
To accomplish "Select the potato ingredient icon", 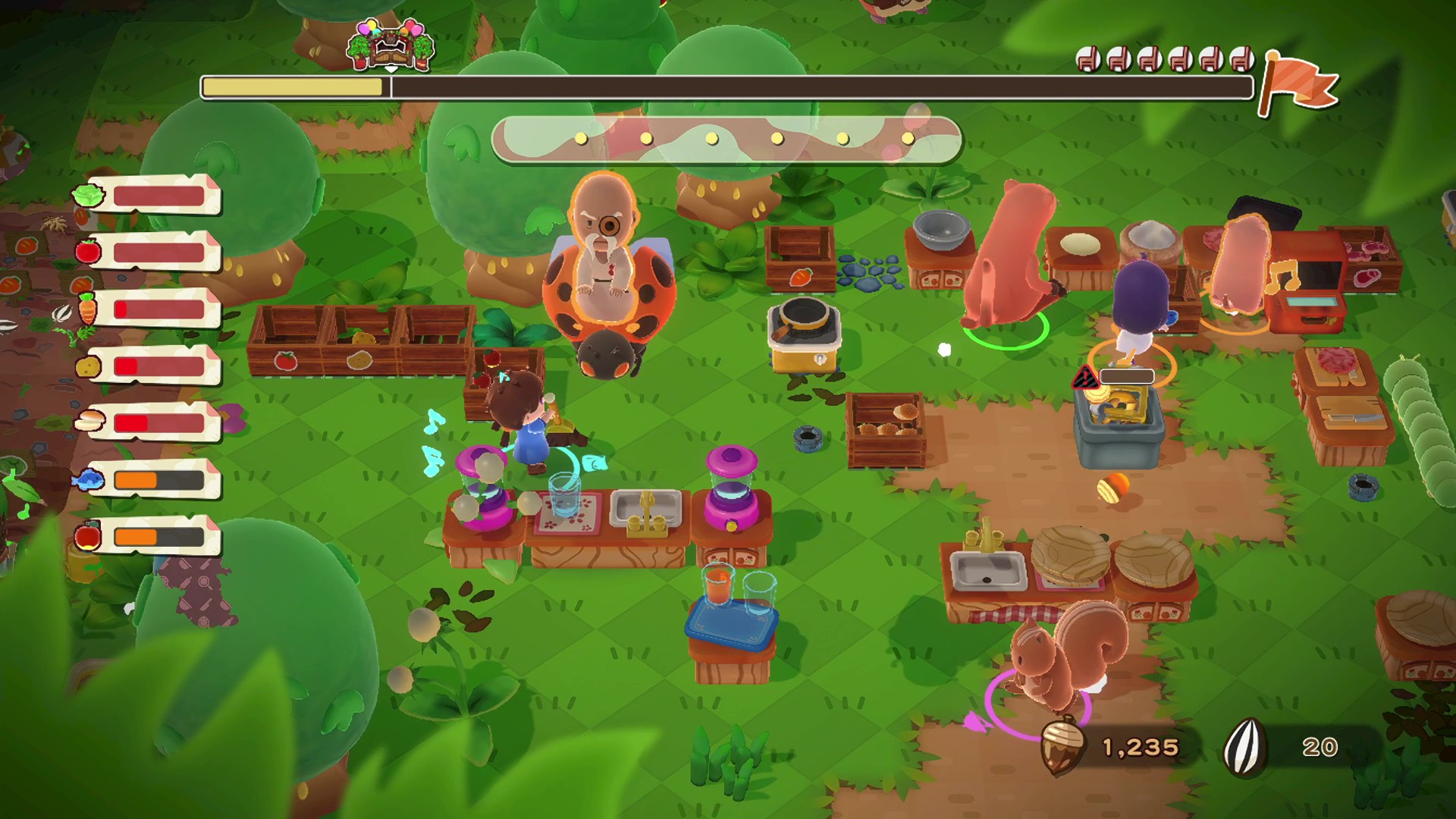I will [x=88, y=366].
